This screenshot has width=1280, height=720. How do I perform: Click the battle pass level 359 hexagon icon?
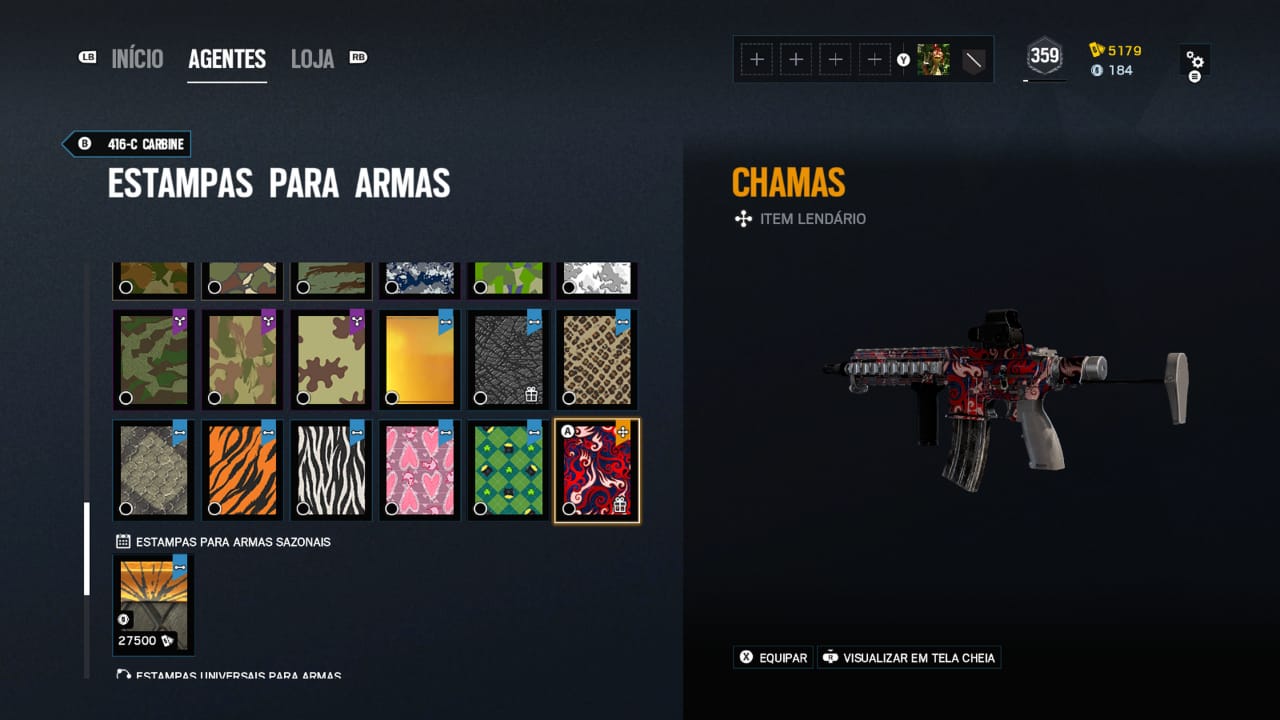tap(1044, 57)
